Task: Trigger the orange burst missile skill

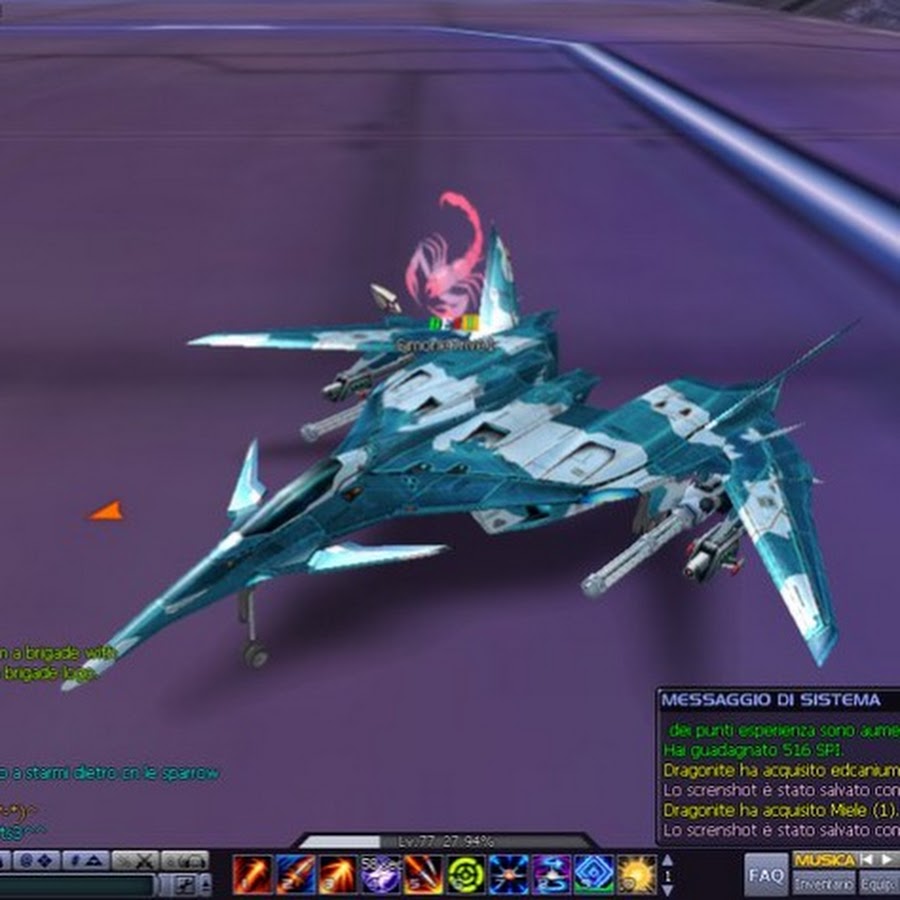Action: pos(338,874)
